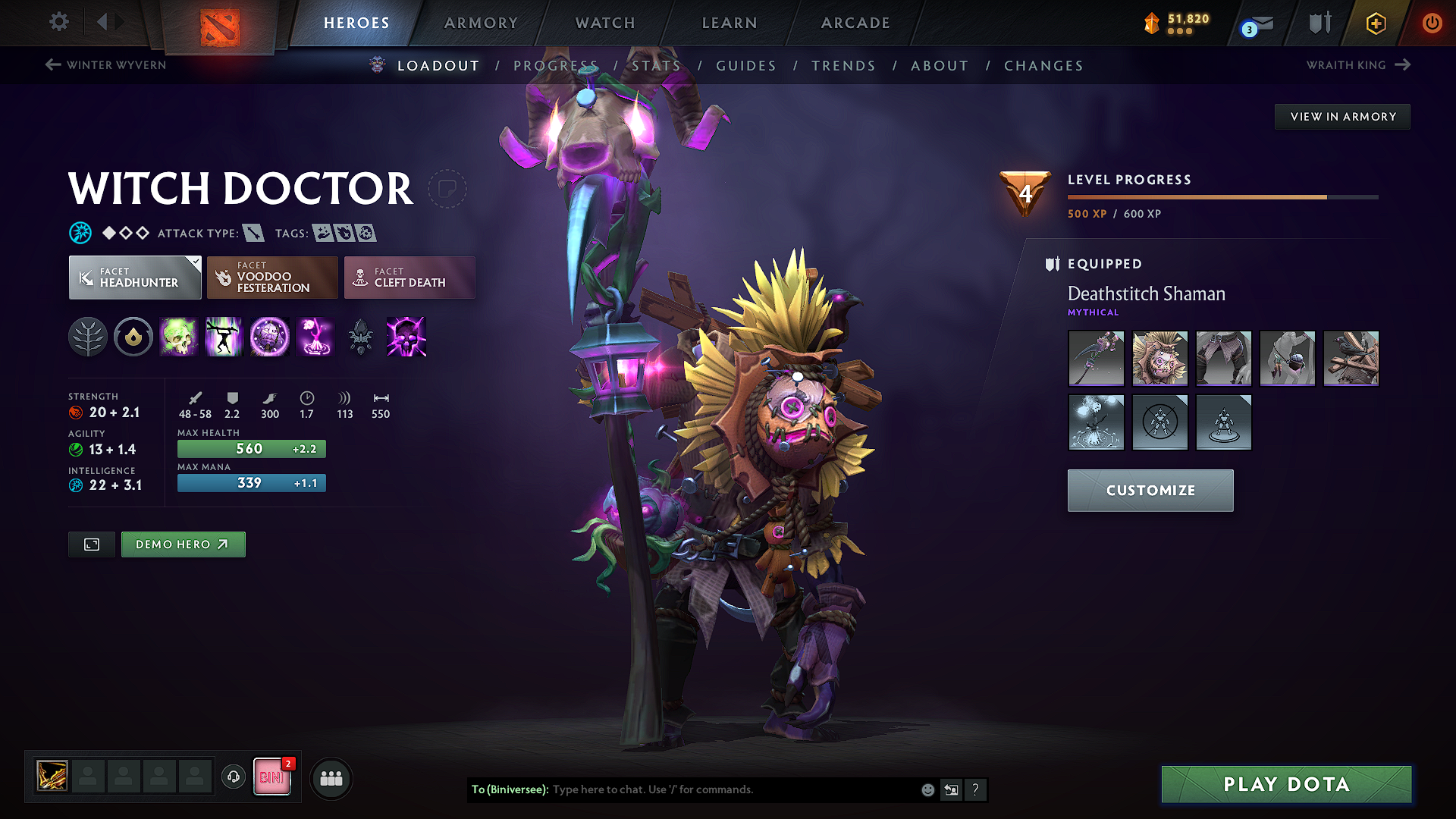The image size is (1456, 819).
Task: Switch to the ARMORY tab
Action: (x=481, y=23)
